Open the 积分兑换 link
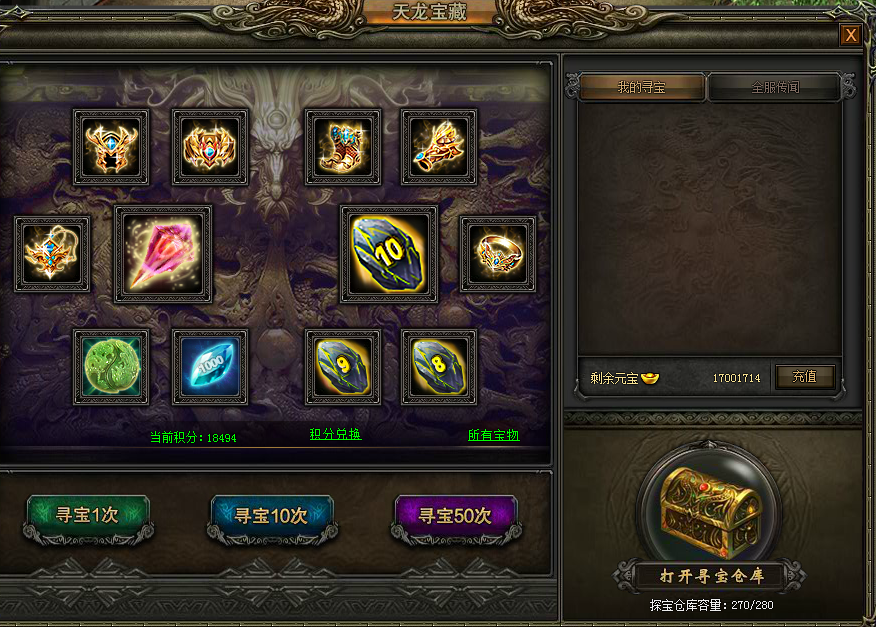The width and height of the screenshot is (876, 627). pos(335,434)
